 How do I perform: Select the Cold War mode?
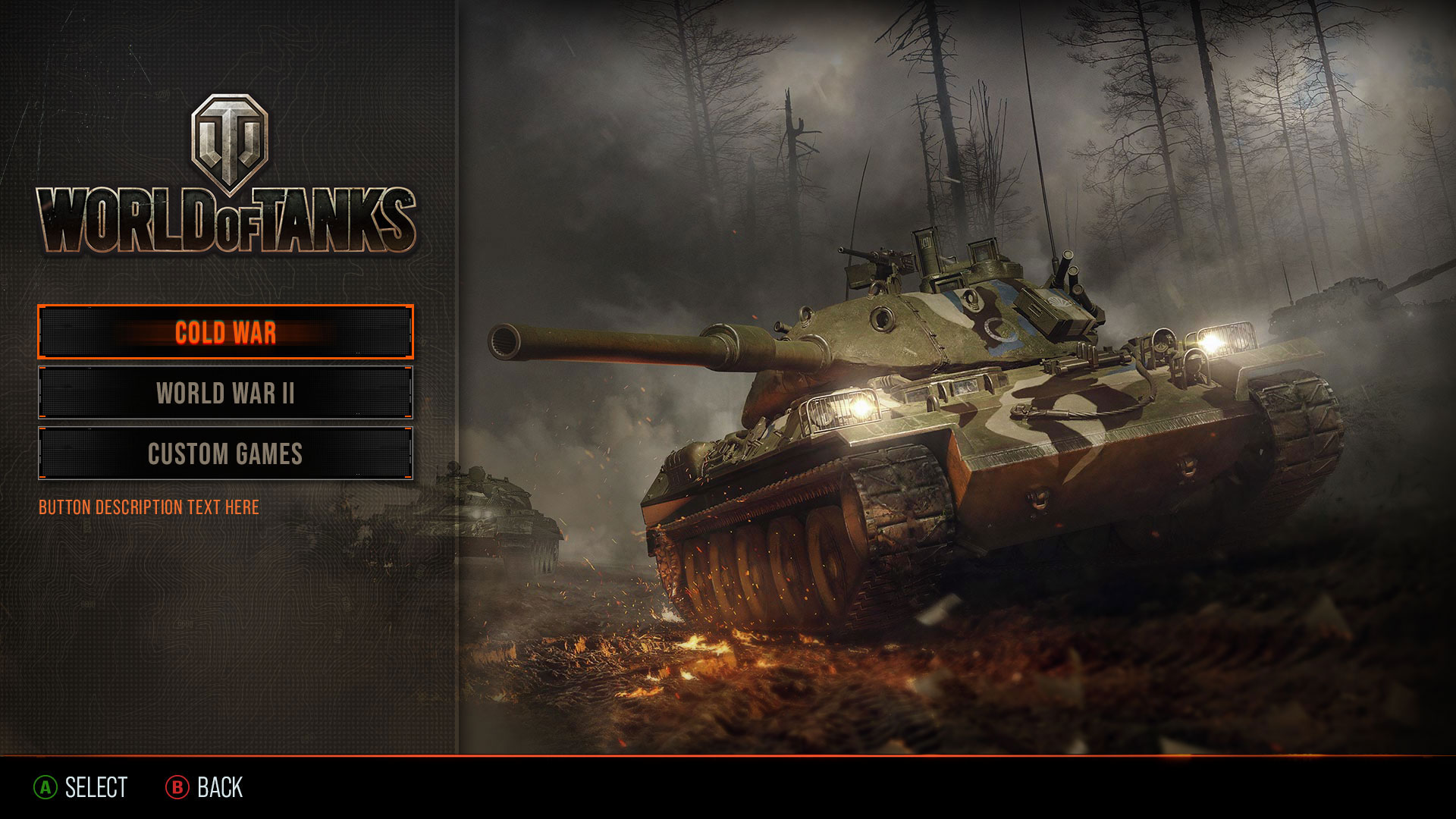pyautogui.click(x=225, y=332)
